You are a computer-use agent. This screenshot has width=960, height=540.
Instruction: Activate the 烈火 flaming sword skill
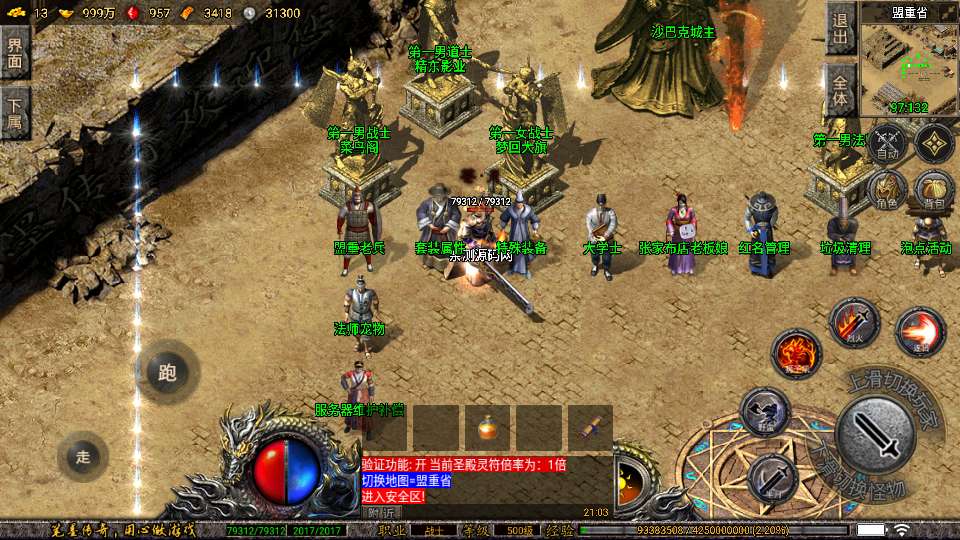854,322
